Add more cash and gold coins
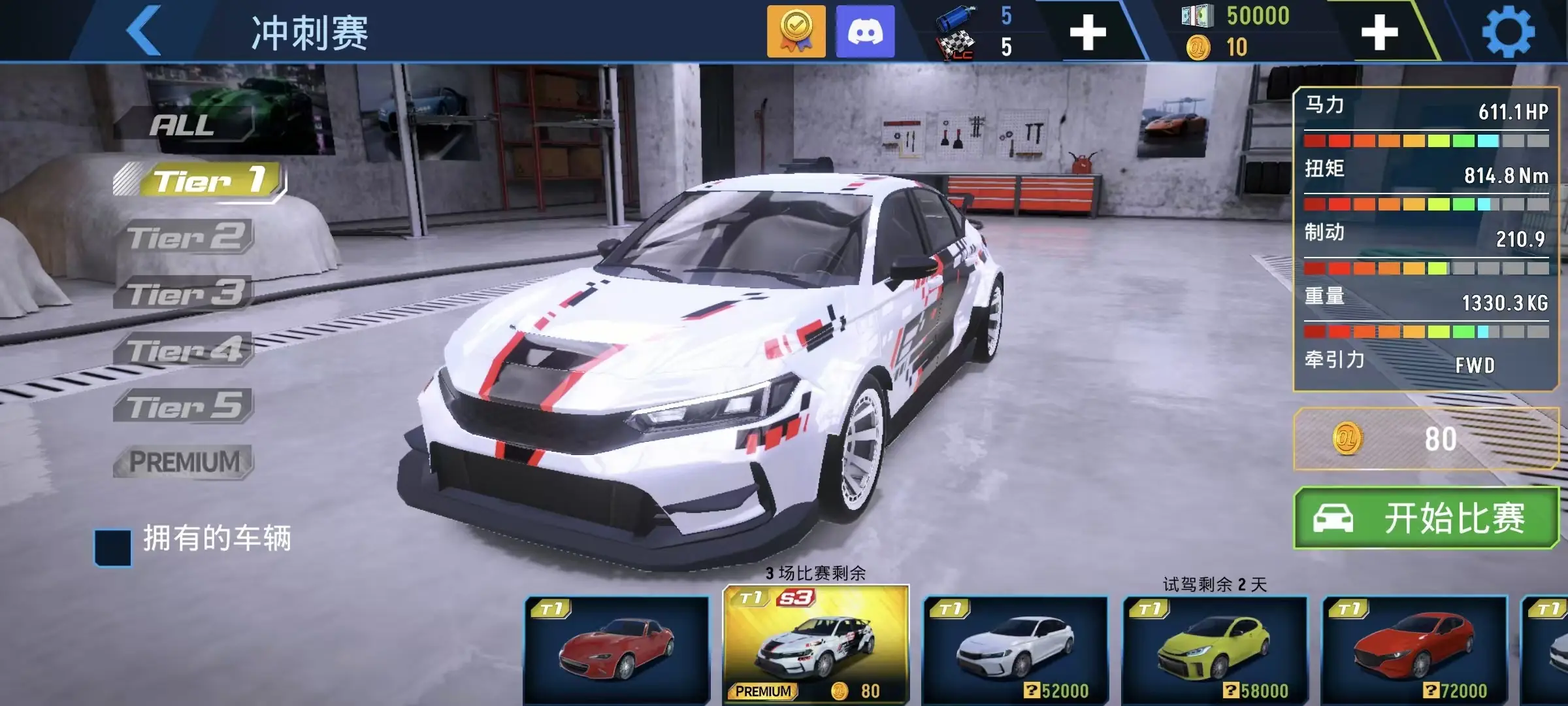The image size is (1568, 706). tap(1379, 33)
